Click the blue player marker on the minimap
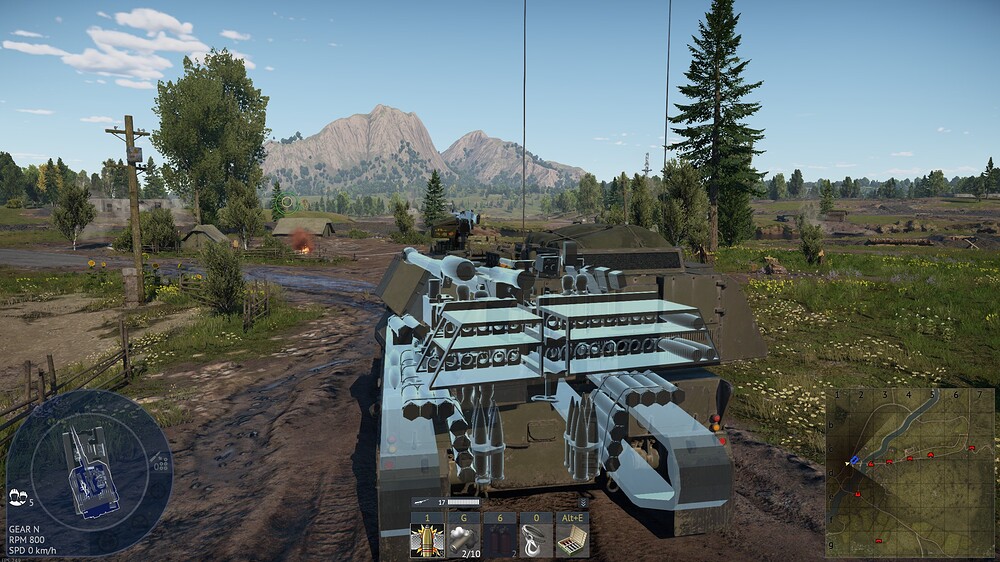 [x=853, y=461]
